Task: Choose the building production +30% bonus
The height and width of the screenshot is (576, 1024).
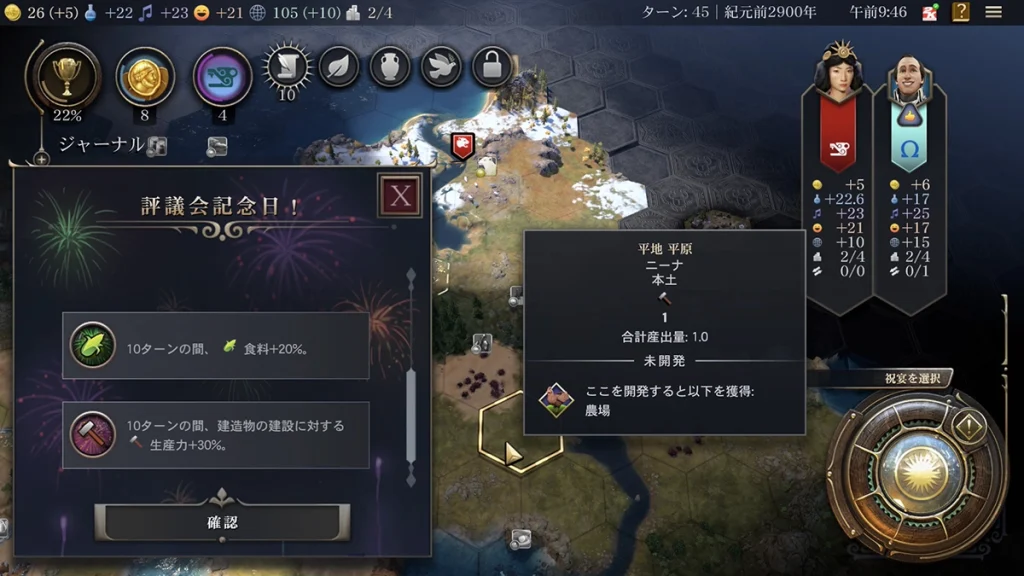Action: [216, 435]
